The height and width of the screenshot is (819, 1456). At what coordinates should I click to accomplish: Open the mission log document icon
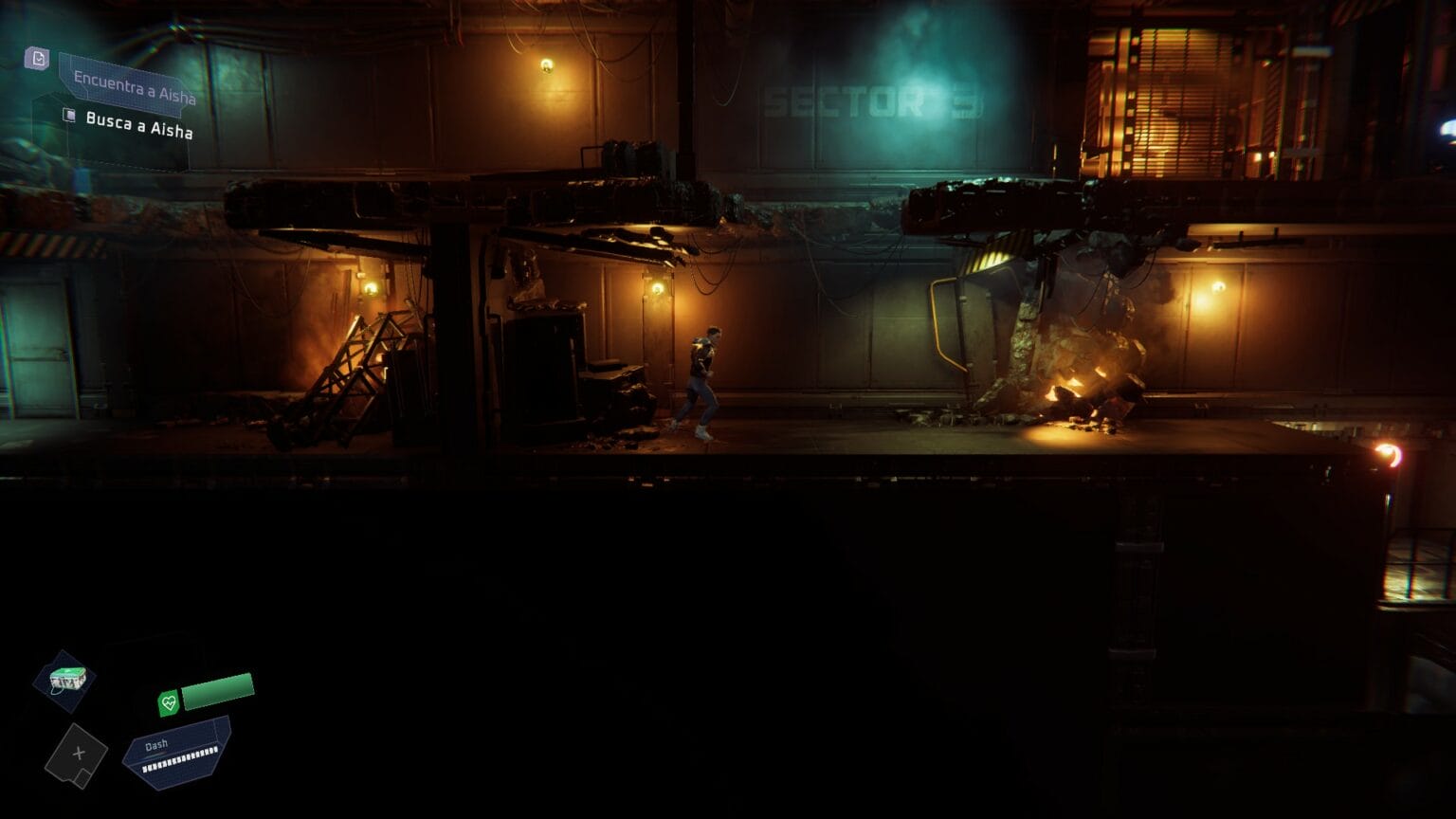(37, 59)
